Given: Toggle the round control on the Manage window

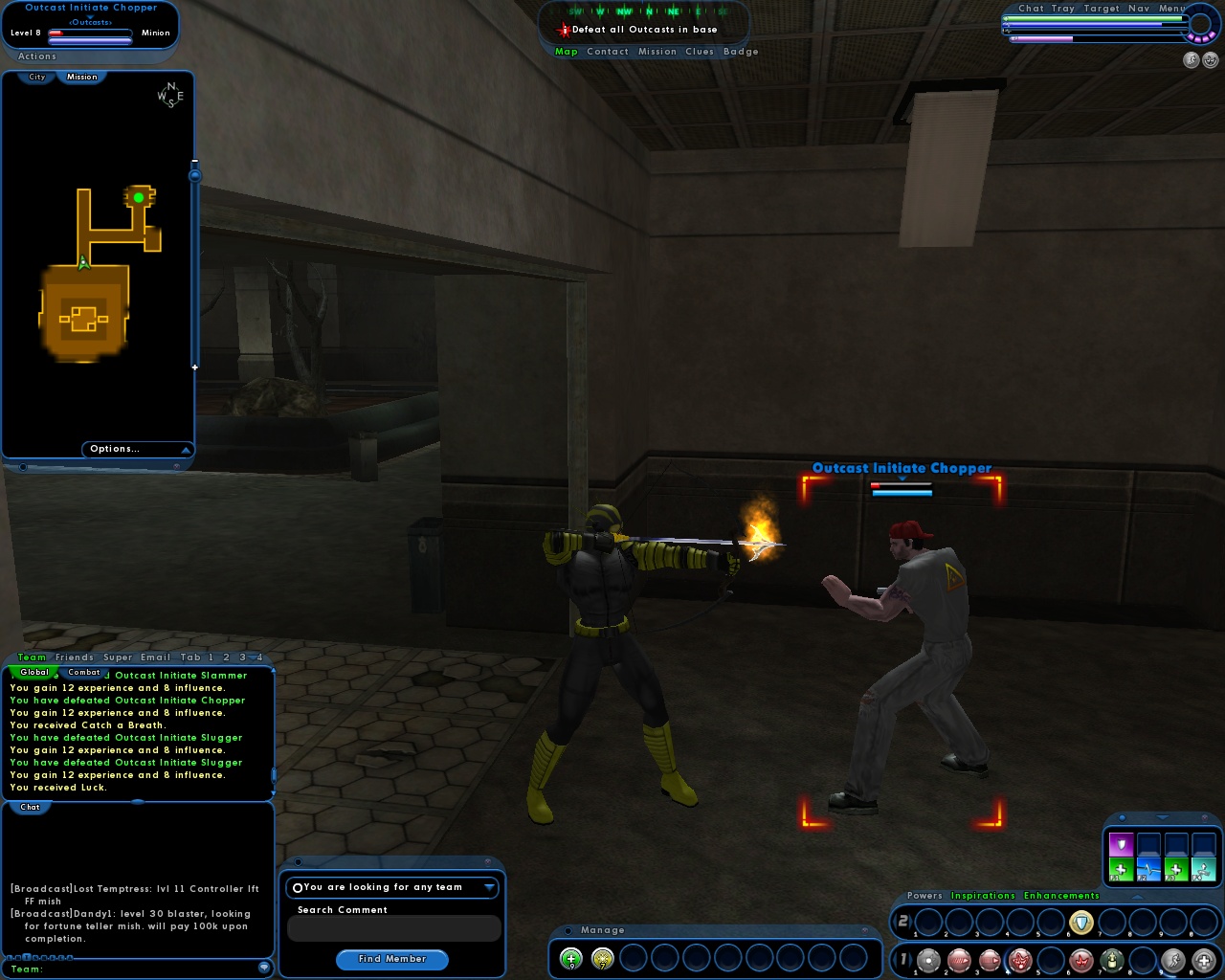Looking at the screenshot, I should [x=568, y=930].
